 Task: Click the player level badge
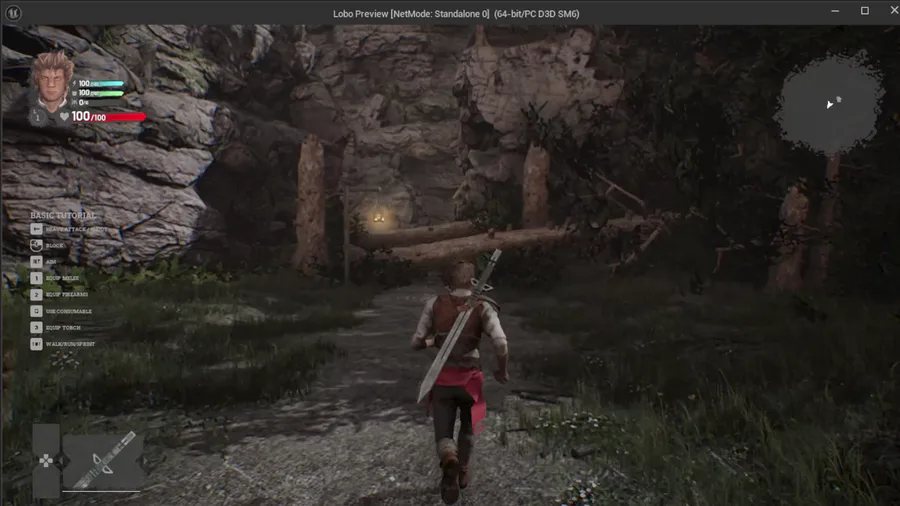coord(38,117)
